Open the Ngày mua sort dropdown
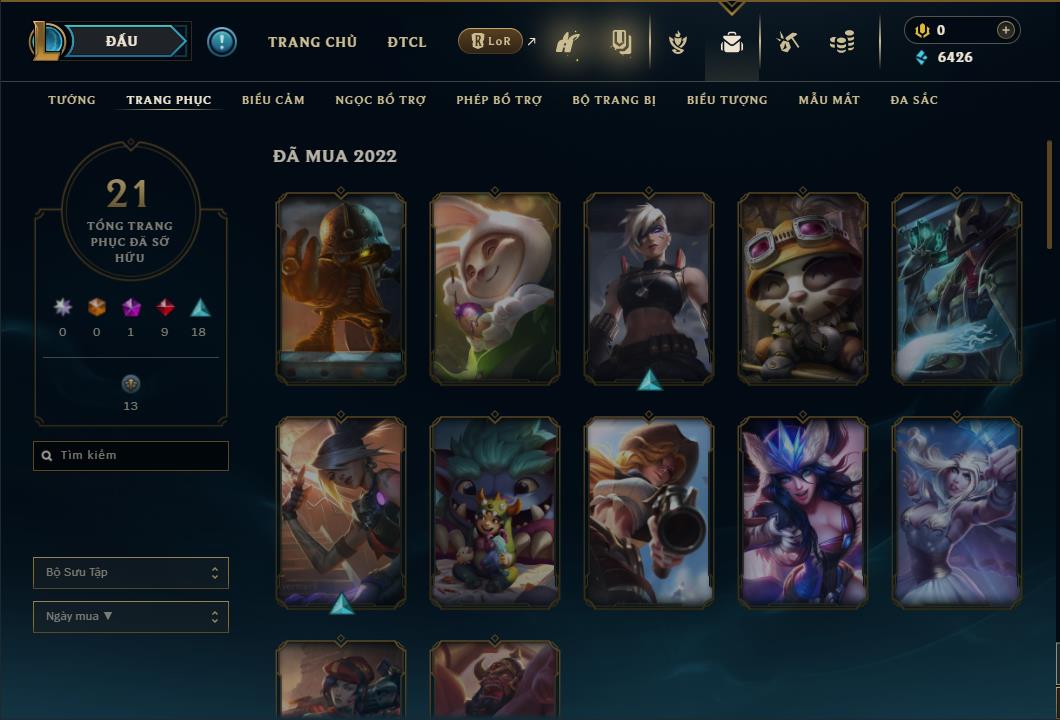Image resolution: width=1060 pixels, height=720 pixels. coord(131,617)
